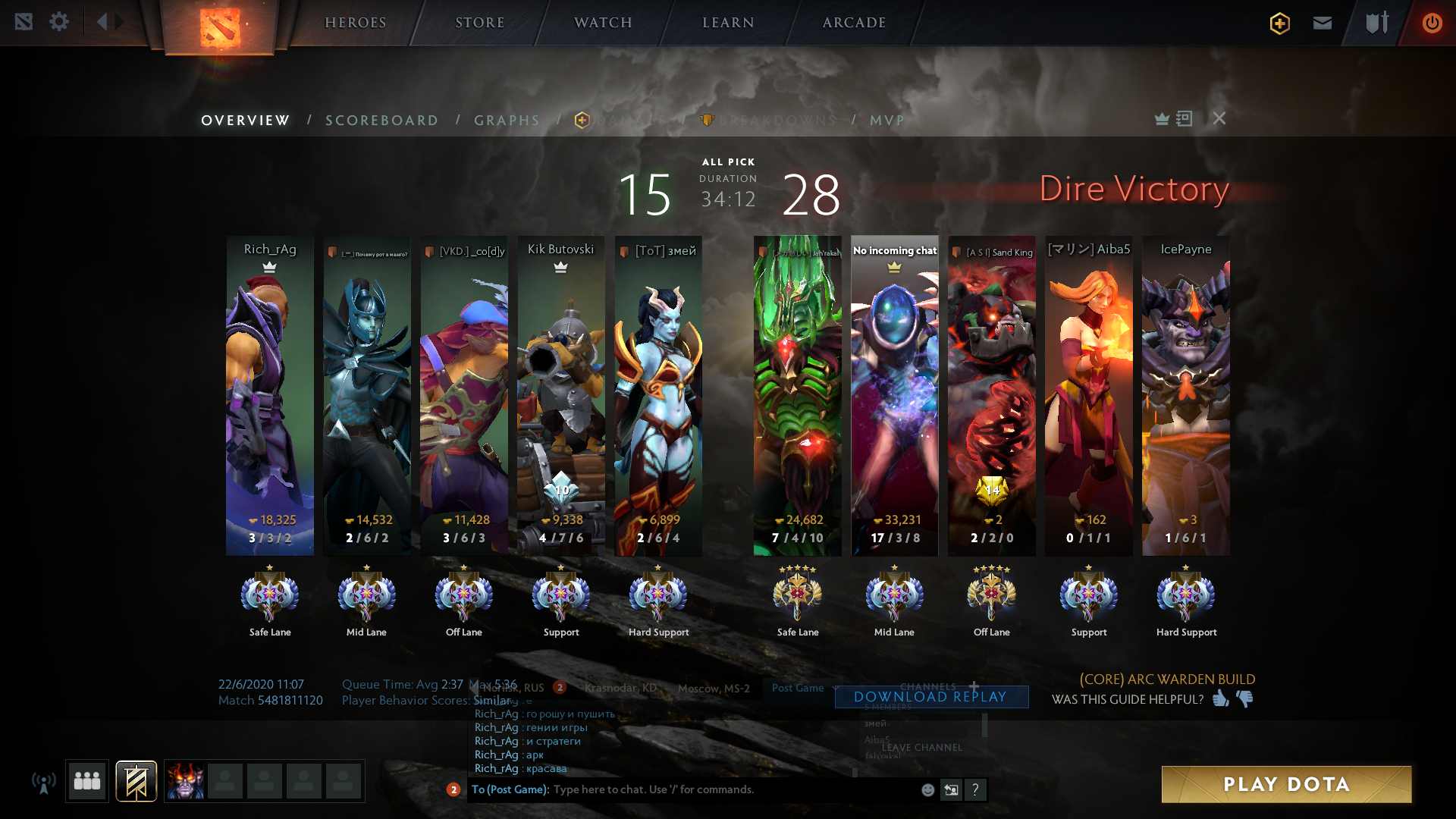Switch to the Graphs tab

[507, 121]
